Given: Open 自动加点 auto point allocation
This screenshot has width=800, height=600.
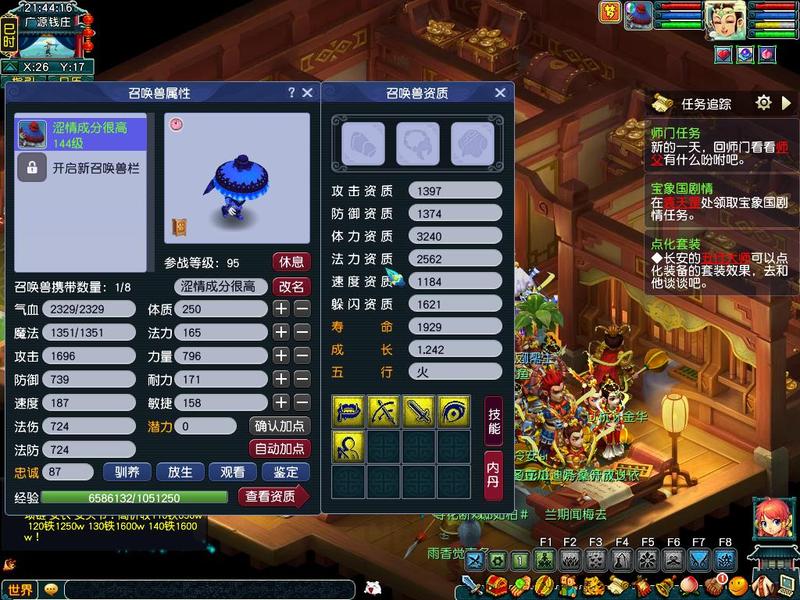Looking at the screenshot, I should [279, 449].
